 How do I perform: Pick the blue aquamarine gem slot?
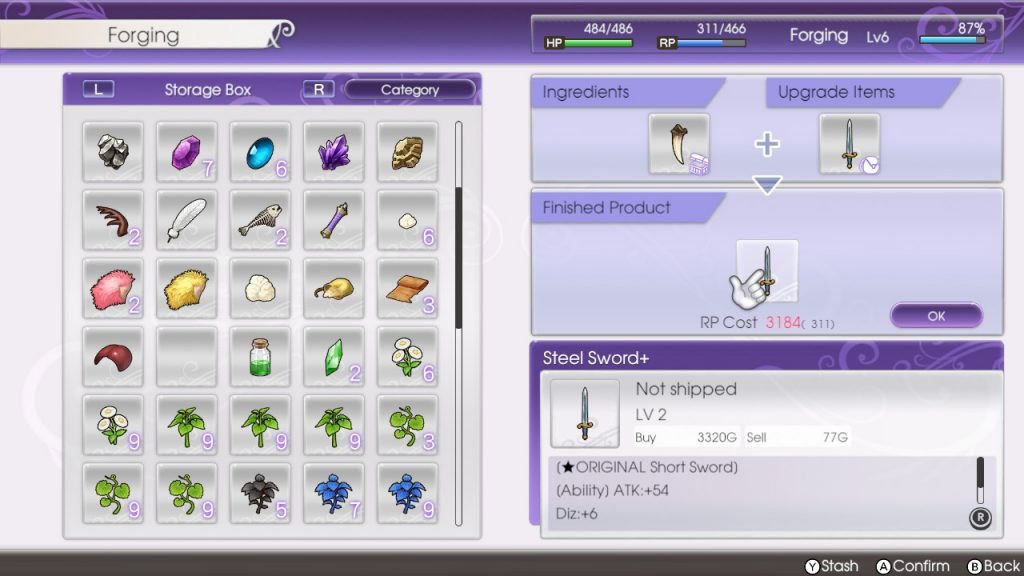coord(260,152)
